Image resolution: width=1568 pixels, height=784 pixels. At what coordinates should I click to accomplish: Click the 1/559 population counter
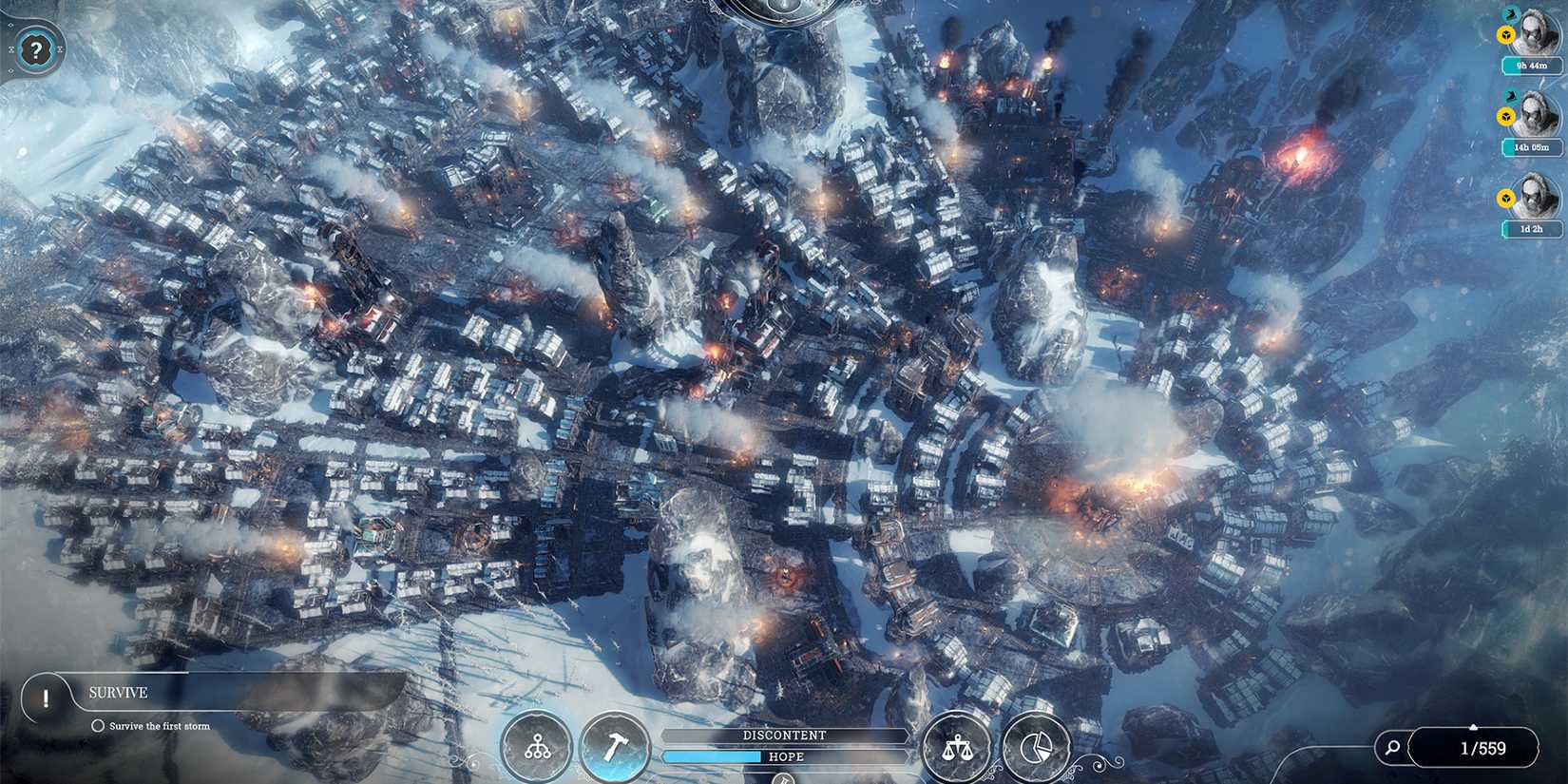pos(1481,748)
